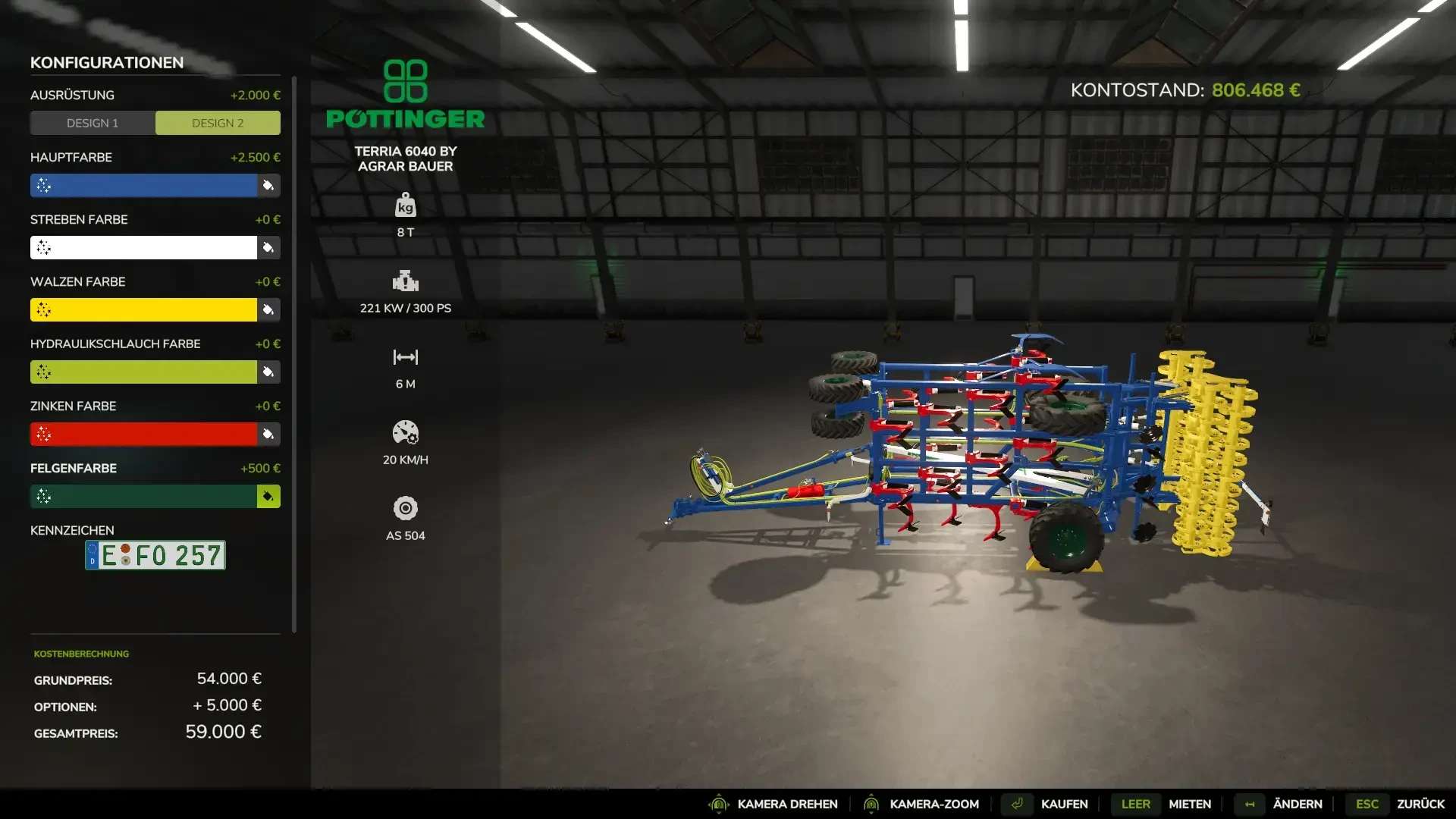Edit the green Hydraulikschlauch Farbe color

pos(144,372)
